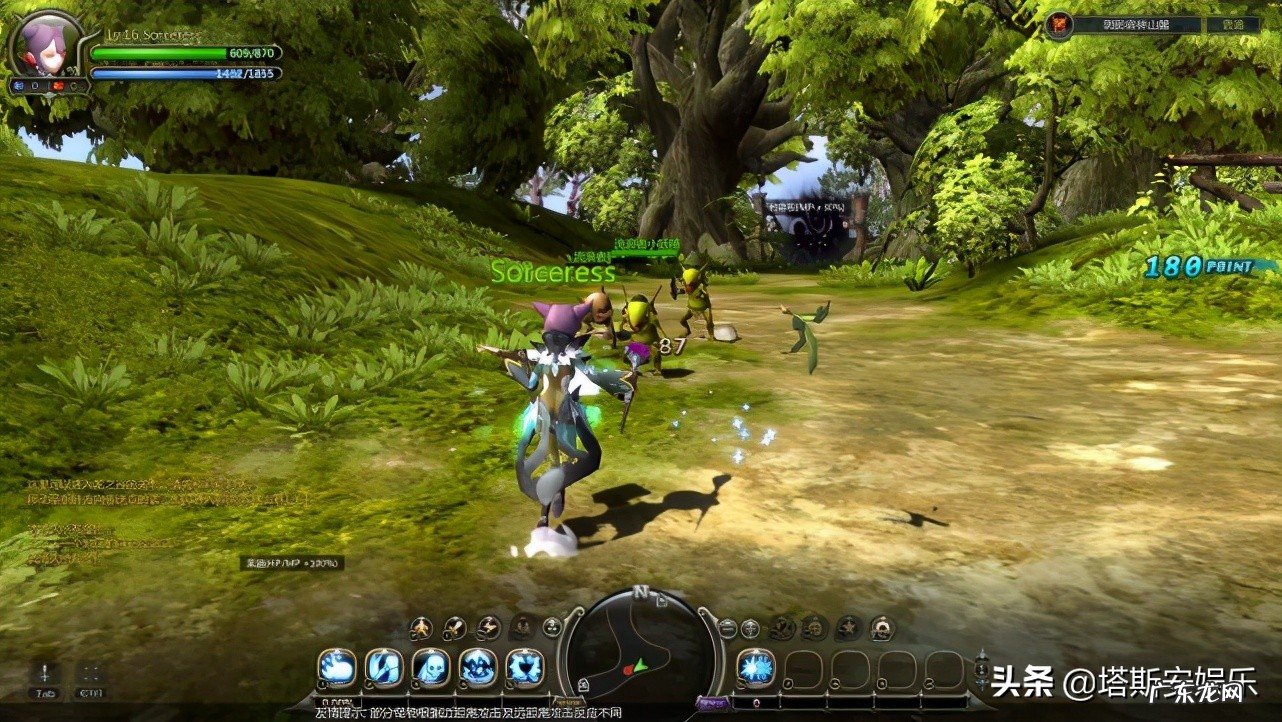
Task: Cast the skull-faced ghost skill
Action: click(431, 668)
